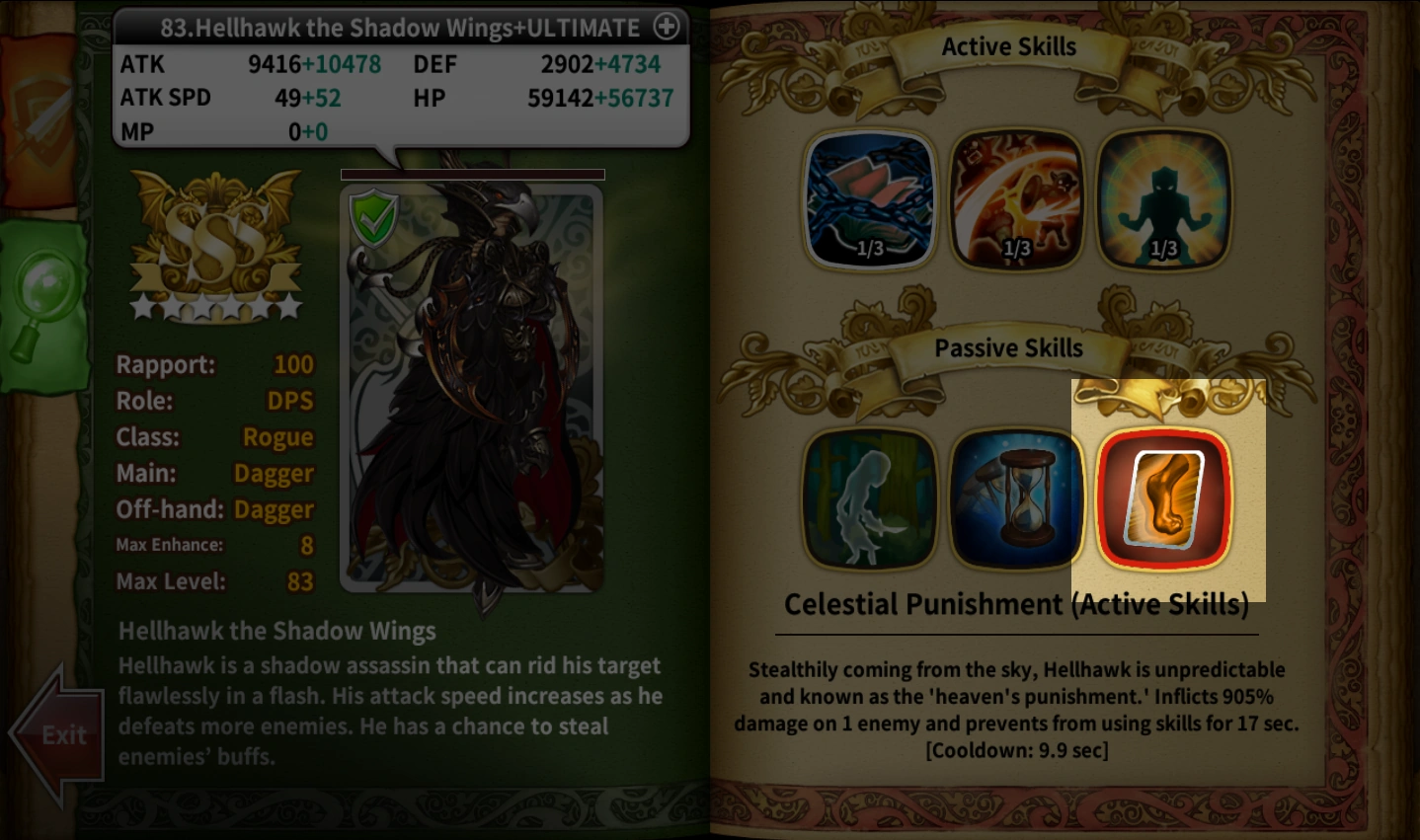Image resolution: width=1420 pixels, height=840 pixels.
Task: Click the SS rank emblem
Action: [215, 237]
